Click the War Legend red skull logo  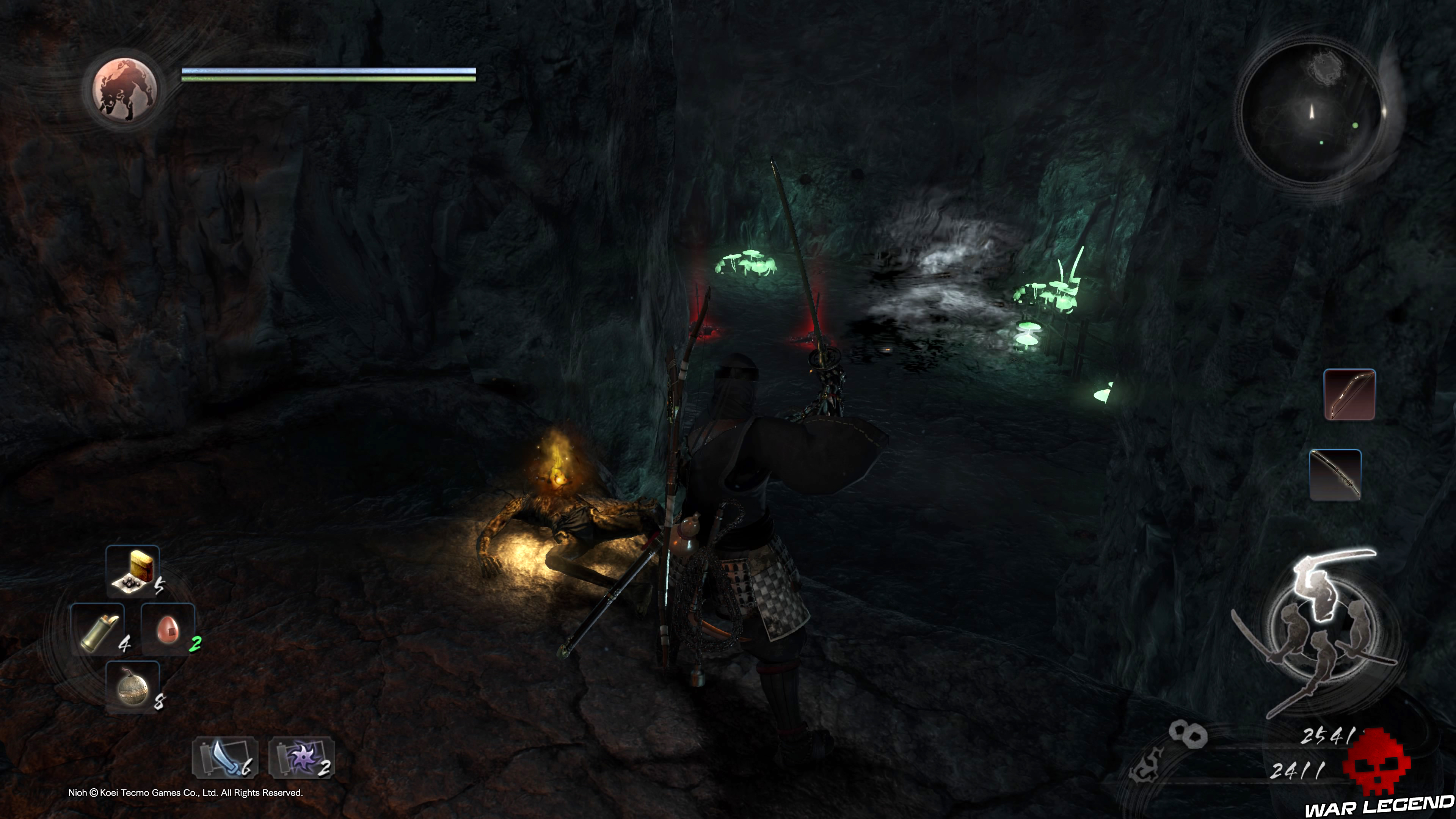[x=1376, y=763]
